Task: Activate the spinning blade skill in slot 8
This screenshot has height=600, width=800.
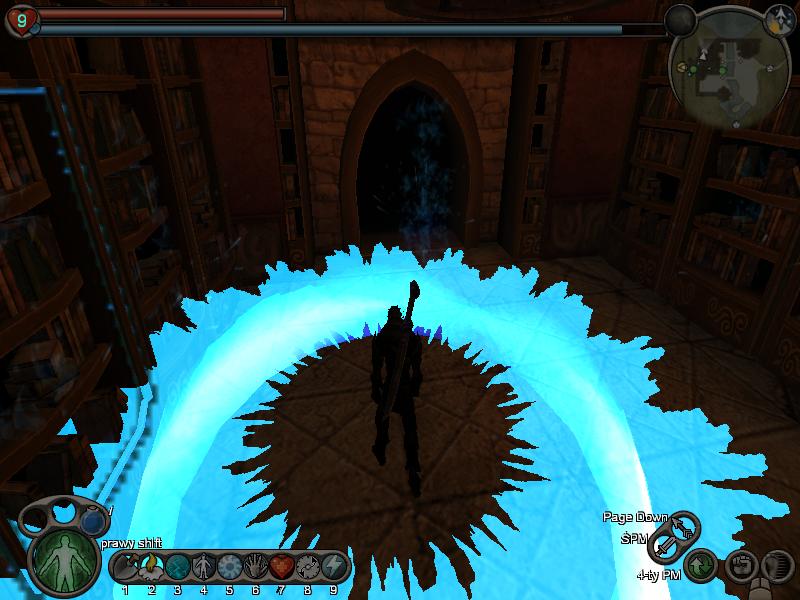Action: [x=308, y=566]
